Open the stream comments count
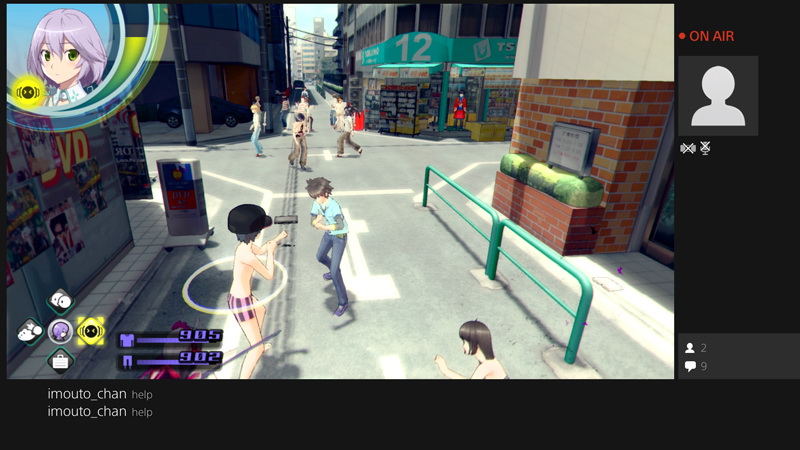The width and height of the screenshot is (800, 450). point(696,367)
